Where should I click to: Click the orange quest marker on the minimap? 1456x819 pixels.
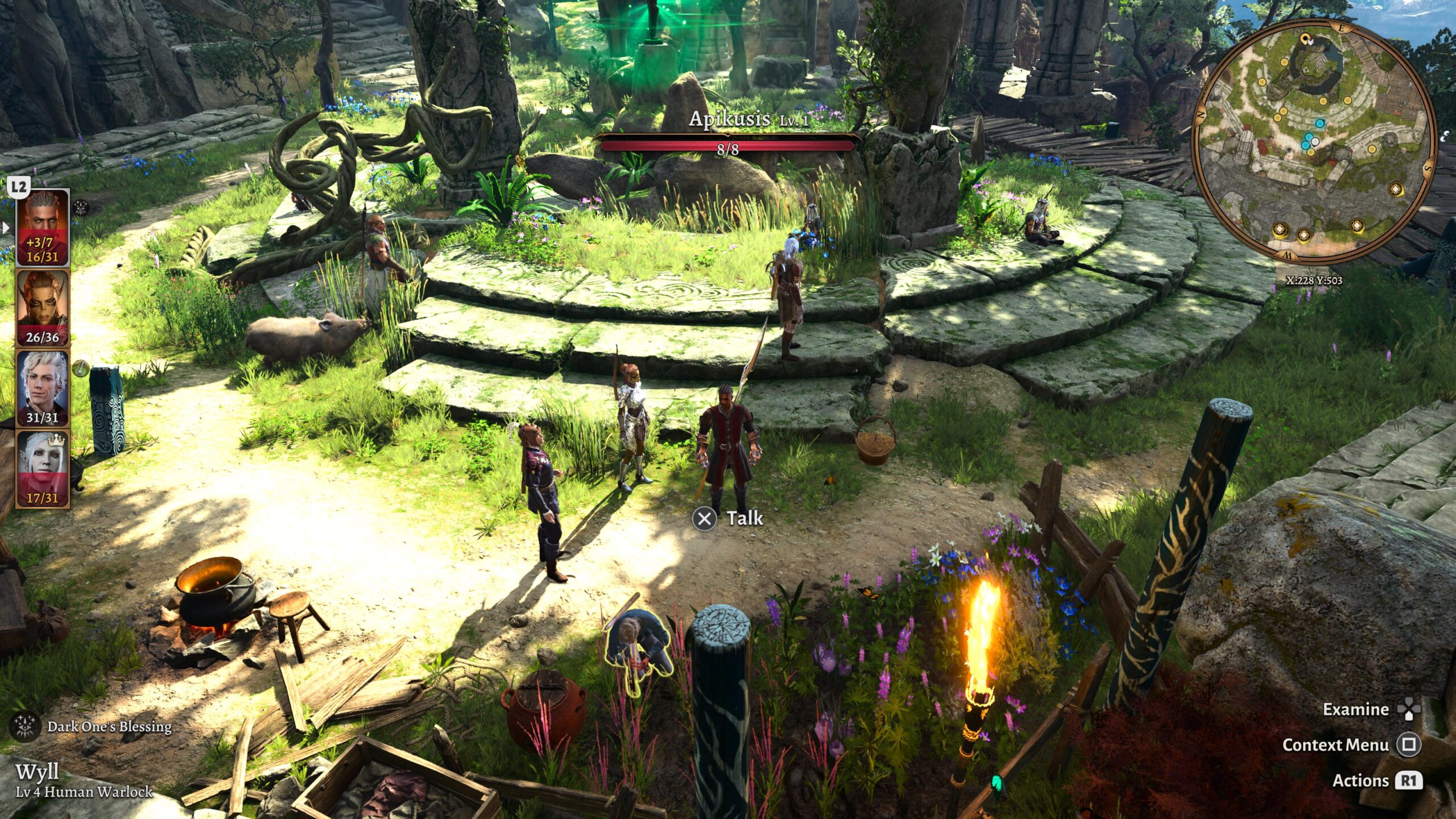click(1306, 39)
